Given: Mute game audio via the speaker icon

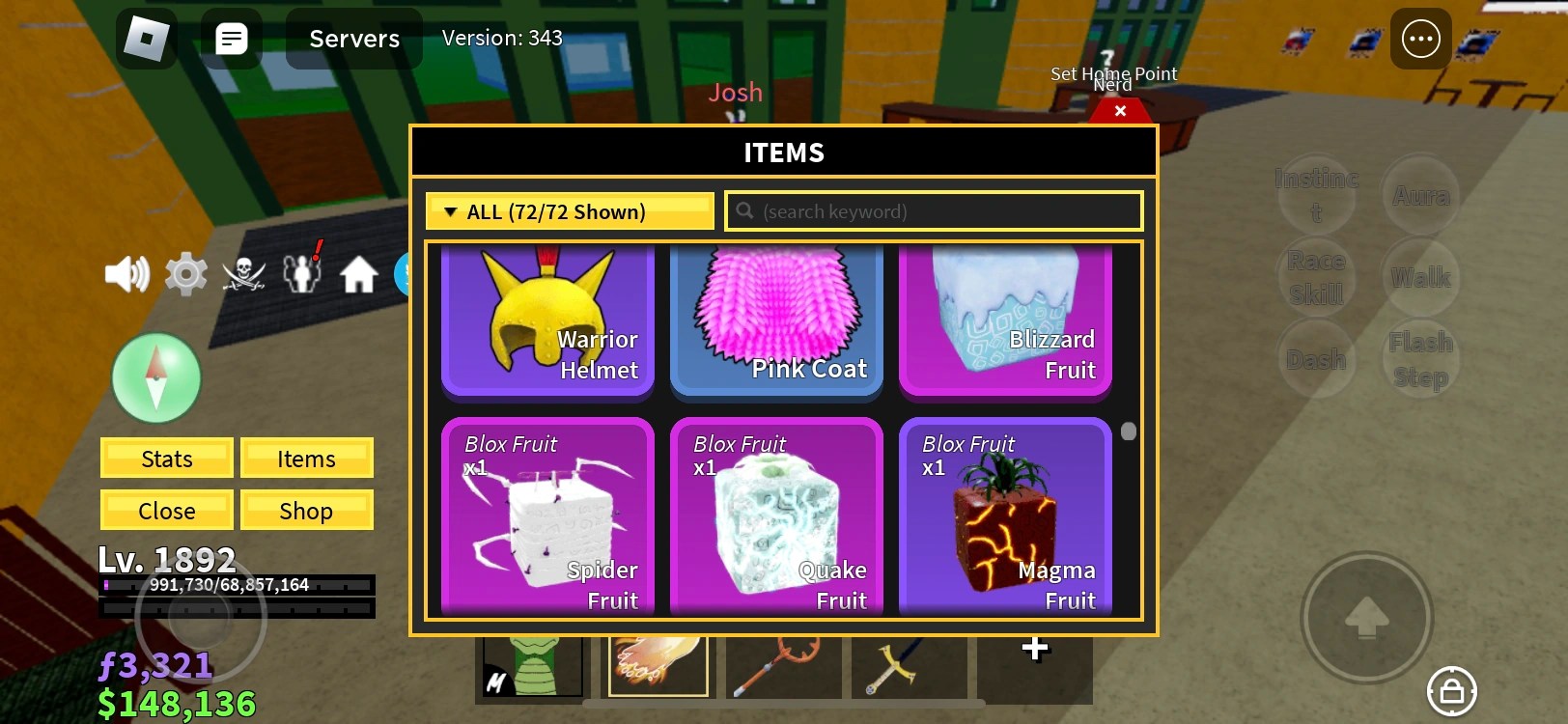Looking at the screenshot, I should pyautogui.click(x=126, y=274).
